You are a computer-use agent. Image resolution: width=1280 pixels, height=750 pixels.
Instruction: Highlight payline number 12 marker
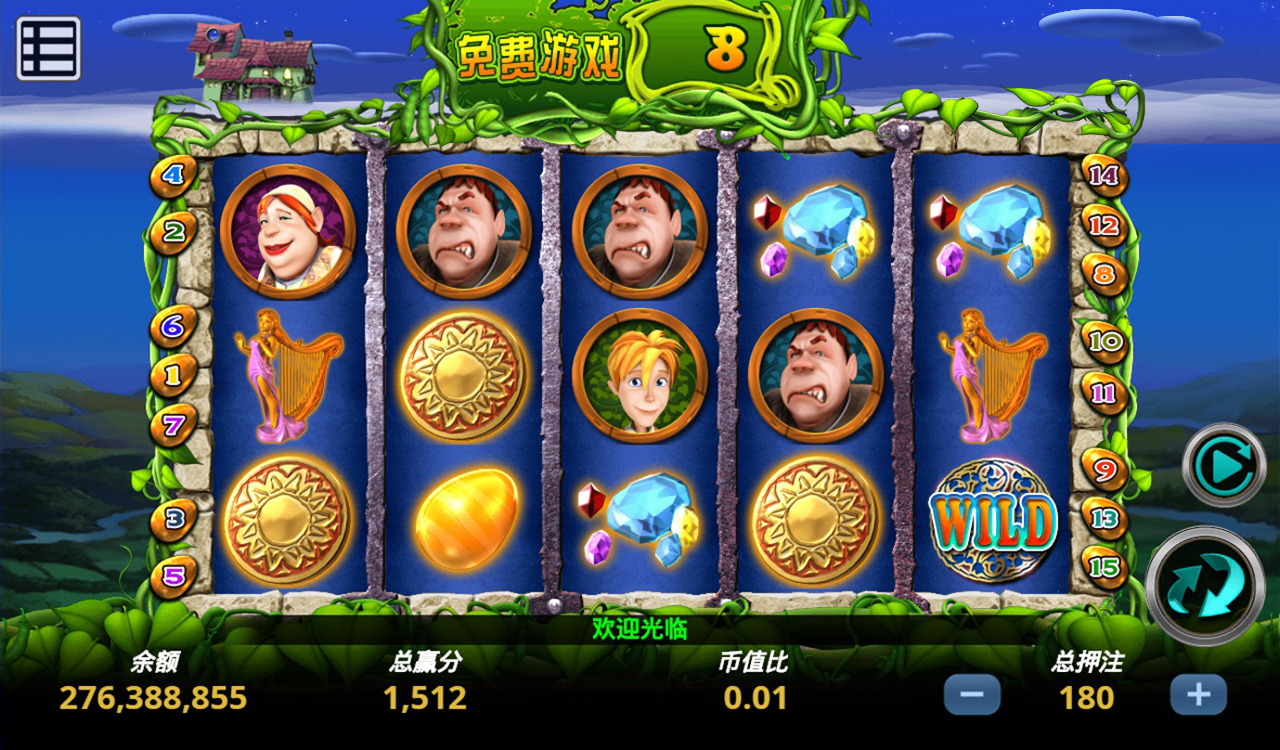click(1104, 226)
